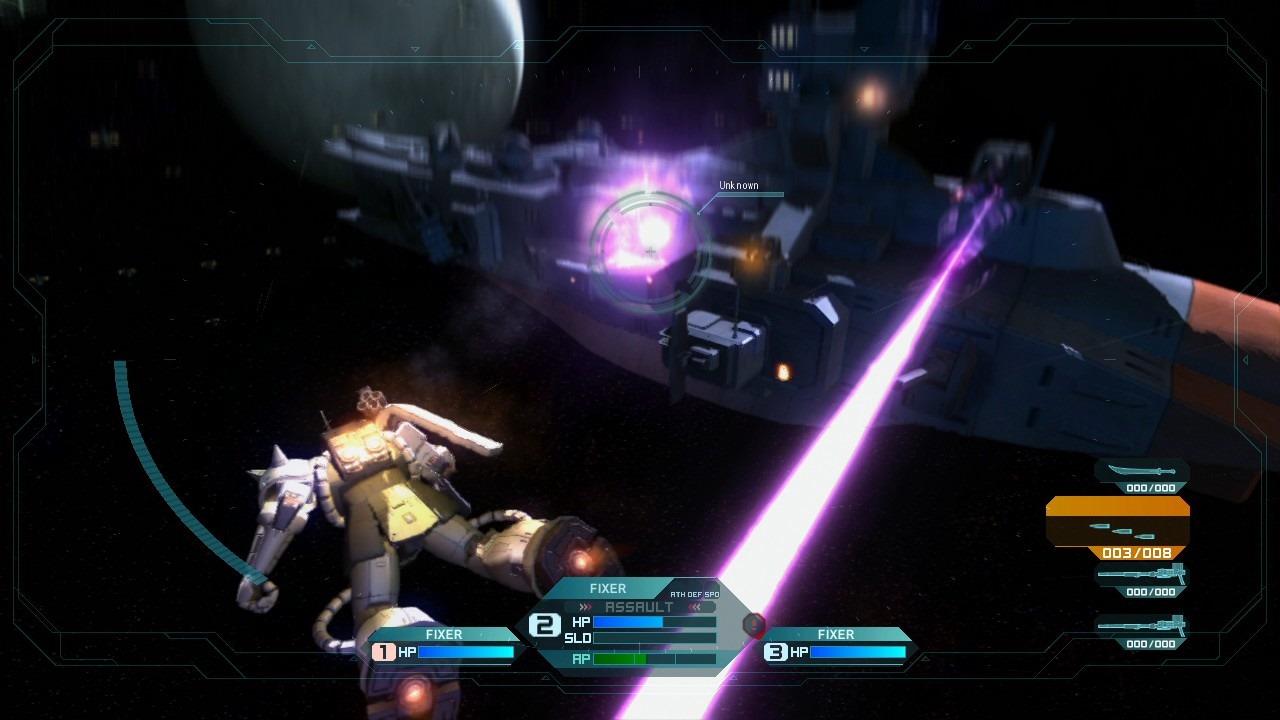The image size is (1280, 720).
Task: Click the number 2 squad unit badge
Action: pyautogui.click(x=544, y=626)
